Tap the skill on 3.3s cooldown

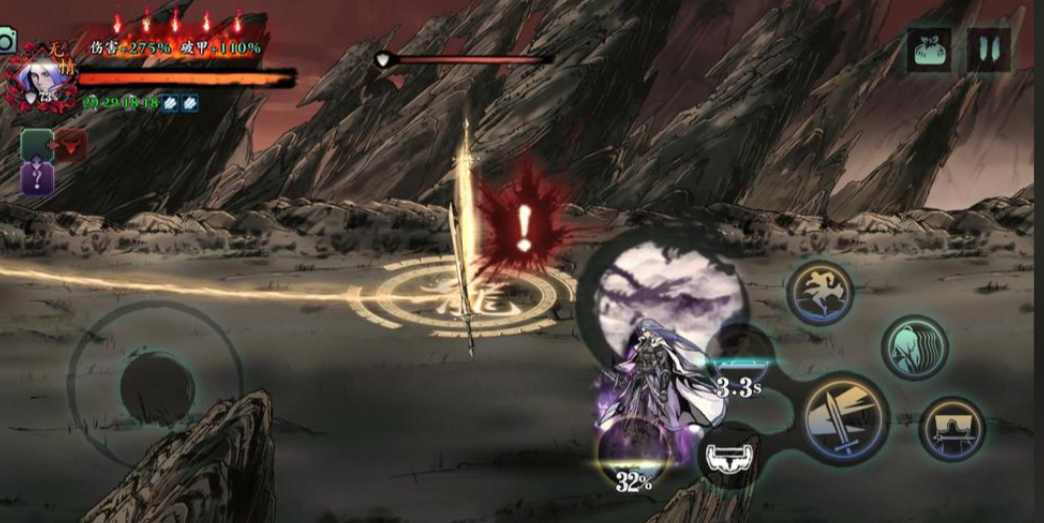click(x=741, y=358)
